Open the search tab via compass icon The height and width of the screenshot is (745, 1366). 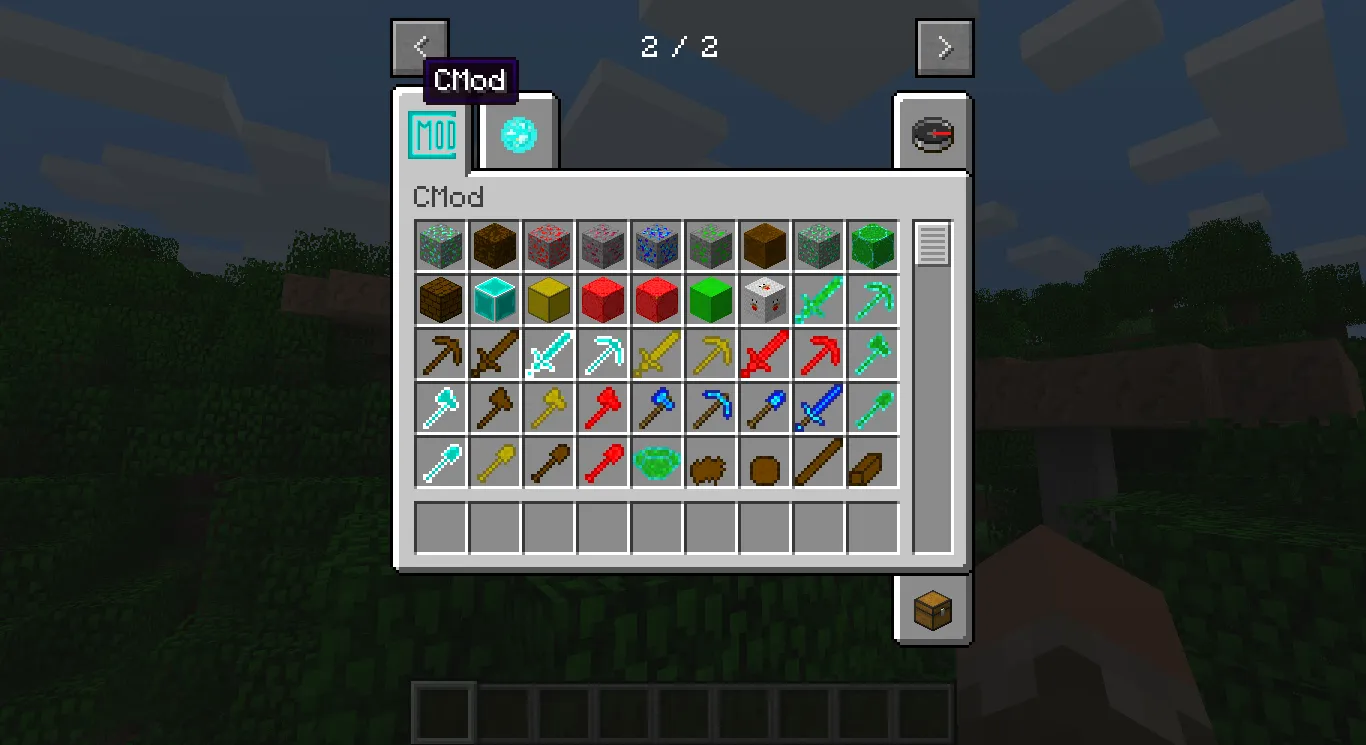[931, 133]
